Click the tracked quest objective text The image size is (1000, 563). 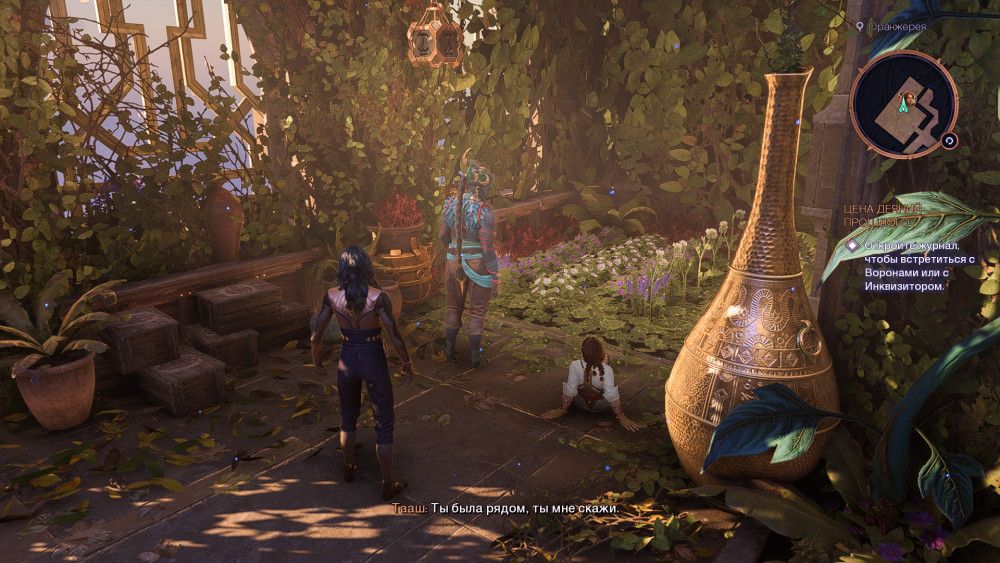click(x=906, y=265)
